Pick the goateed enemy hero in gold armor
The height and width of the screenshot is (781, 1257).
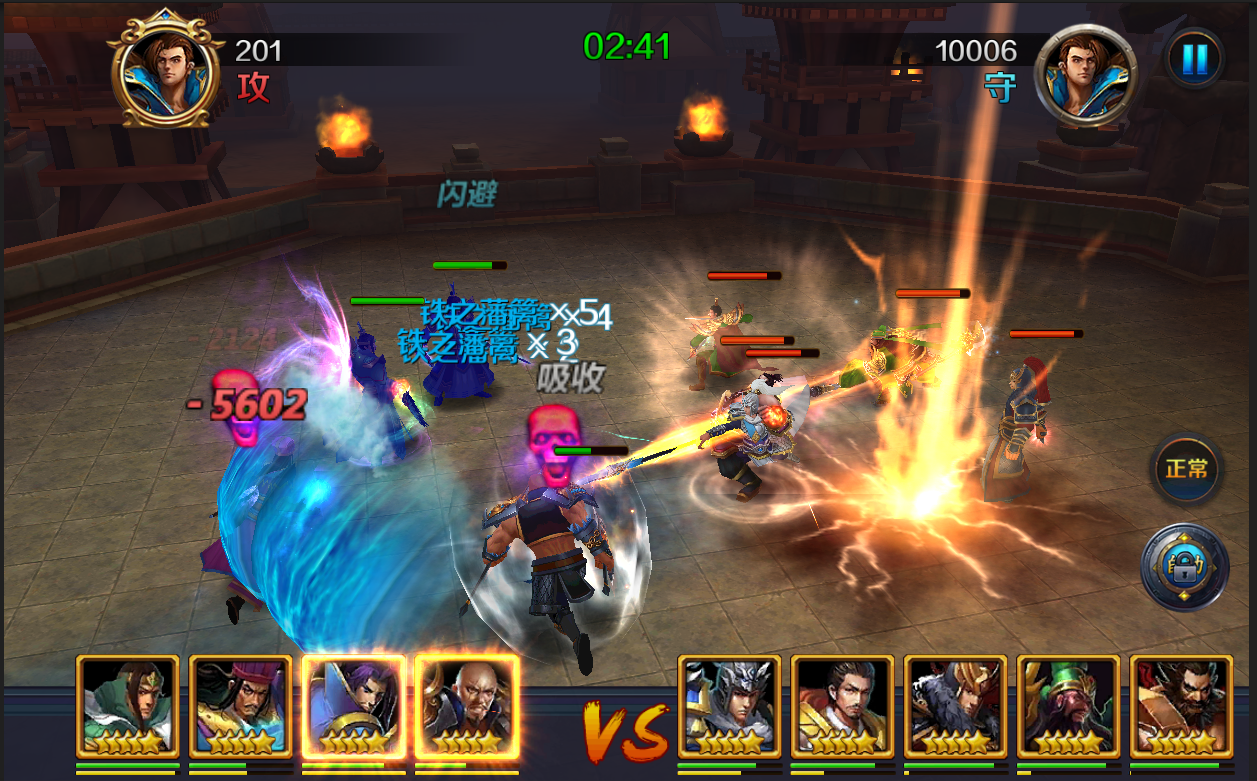[x=842, y=706]
